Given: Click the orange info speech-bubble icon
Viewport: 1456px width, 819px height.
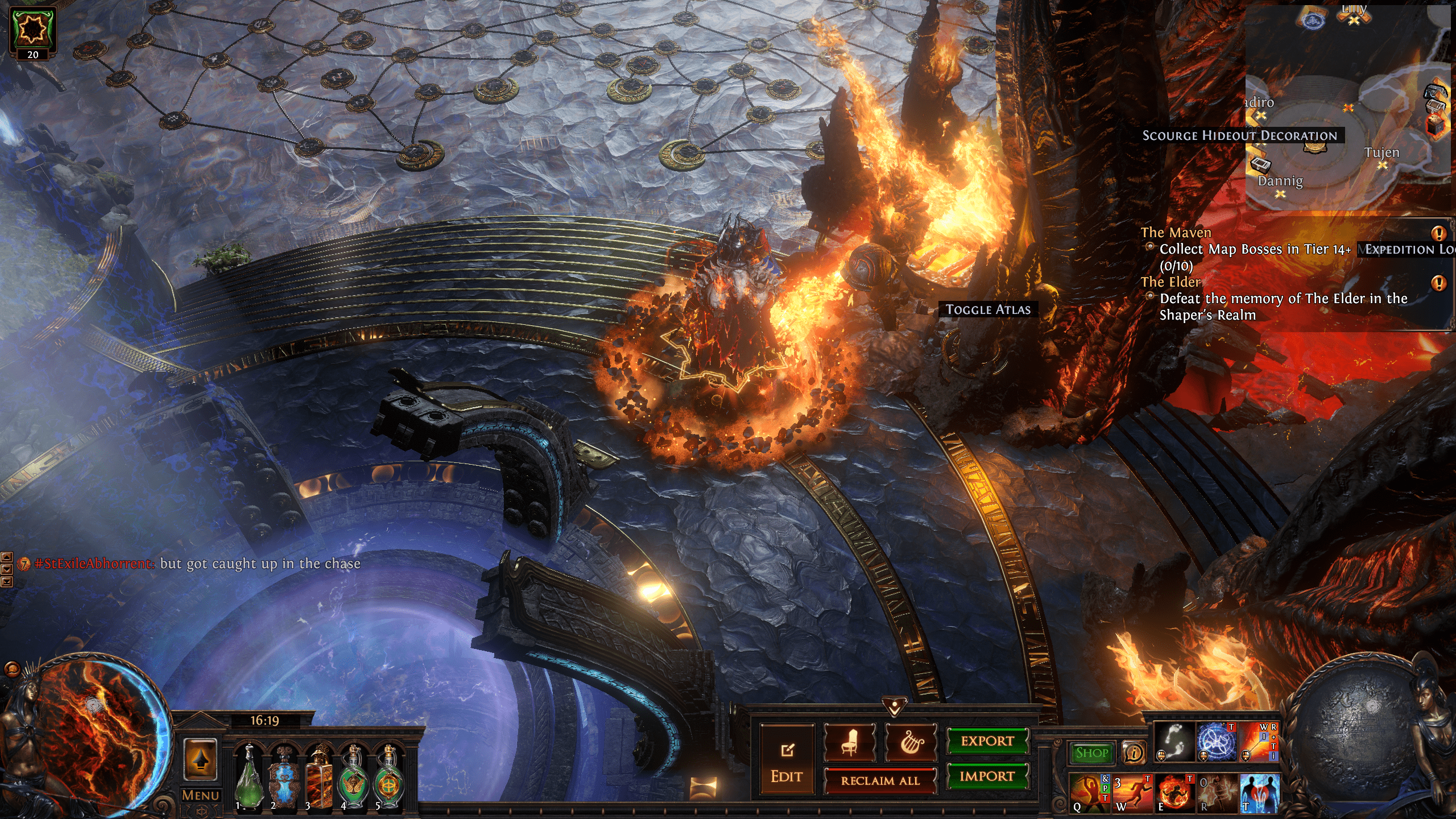Looking at the screenshot, I should (x=1134, y=753).
